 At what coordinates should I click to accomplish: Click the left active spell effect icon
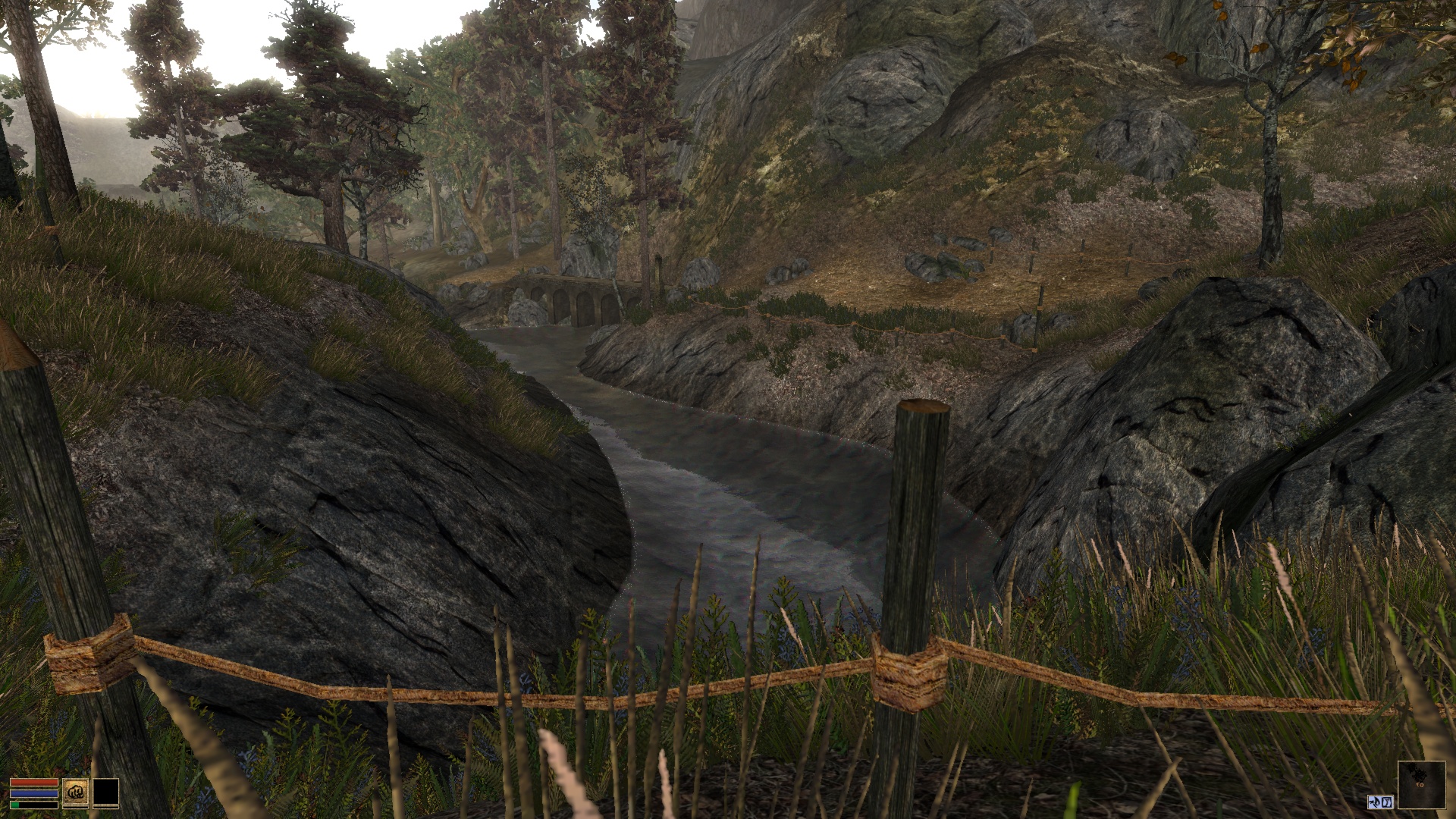click(x=1376, y=802)
